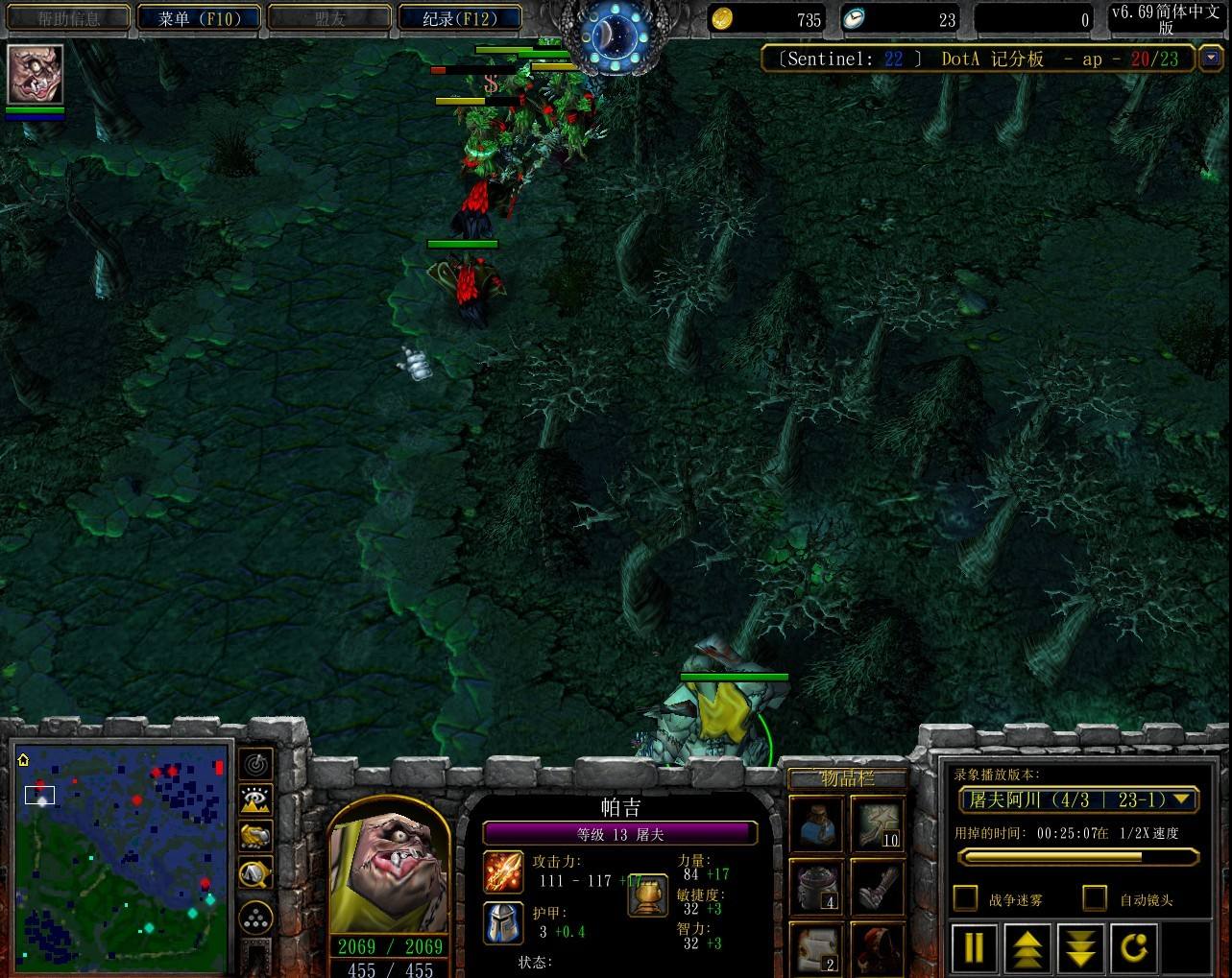The height and width of the screenshot is (978, 1232).
Task: Open the formation movement toggle button
Action: 255,918
